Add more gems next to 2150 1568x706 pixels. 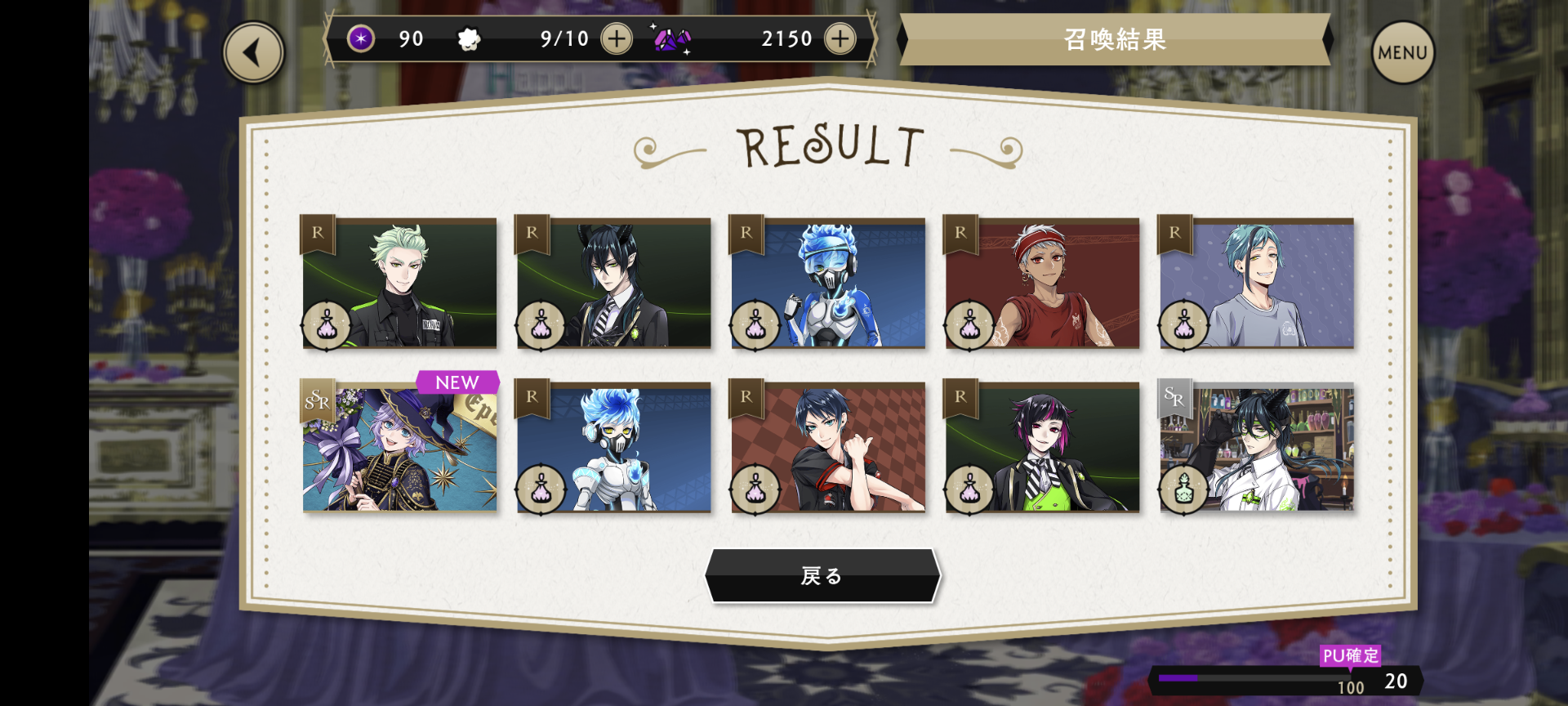[840, 38]
